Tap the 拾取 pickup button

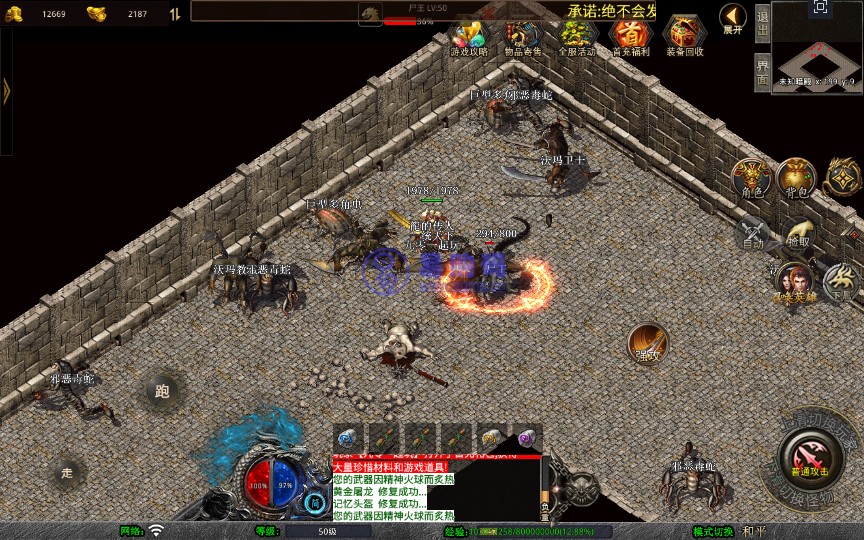[x=798, y=233]
